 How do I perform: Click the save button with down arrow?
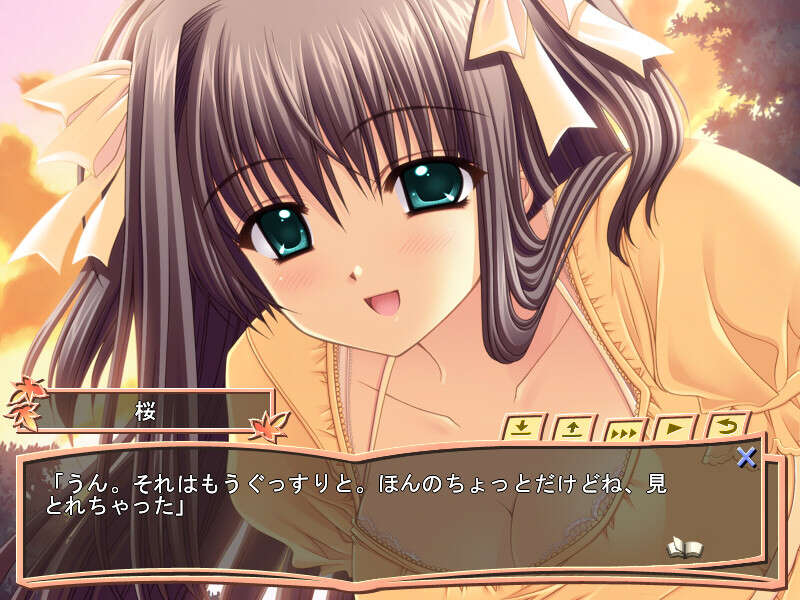point(523,428)
